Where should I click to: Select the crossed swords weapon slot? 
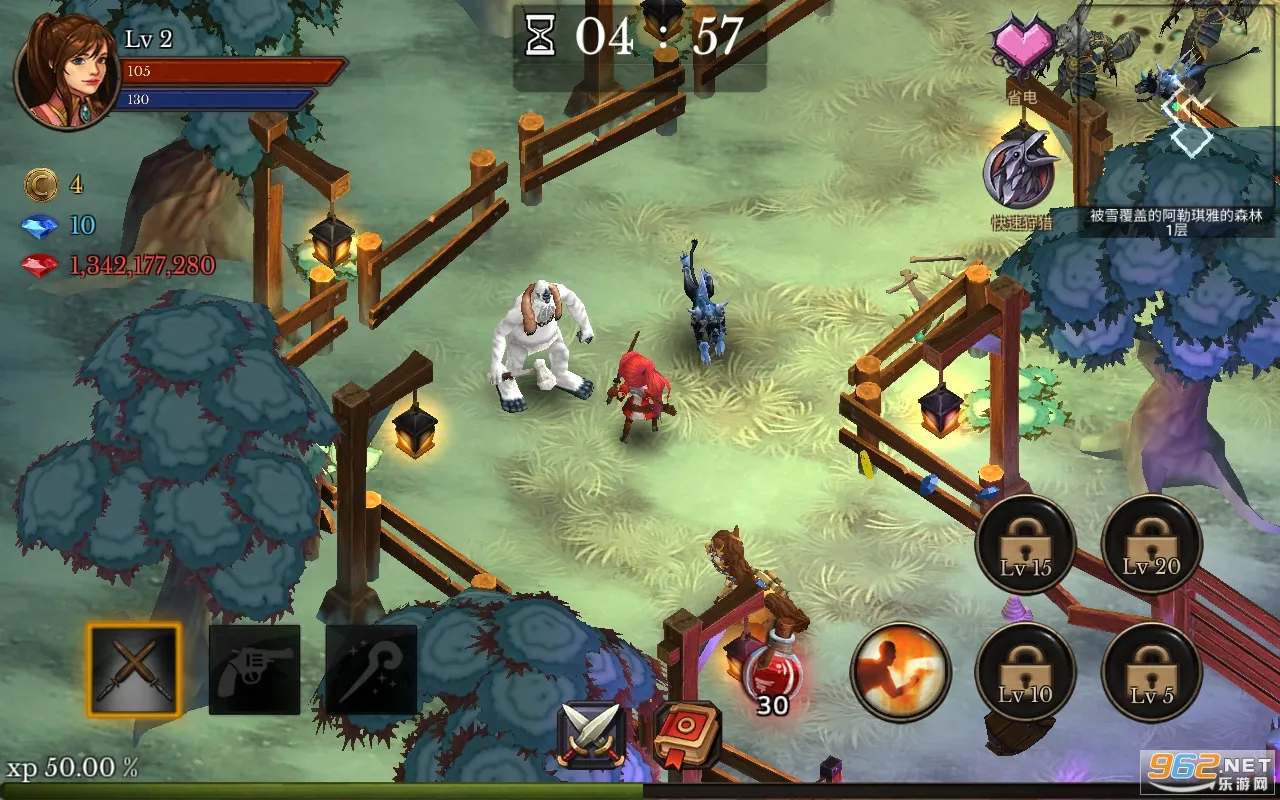tap(134, 670)
